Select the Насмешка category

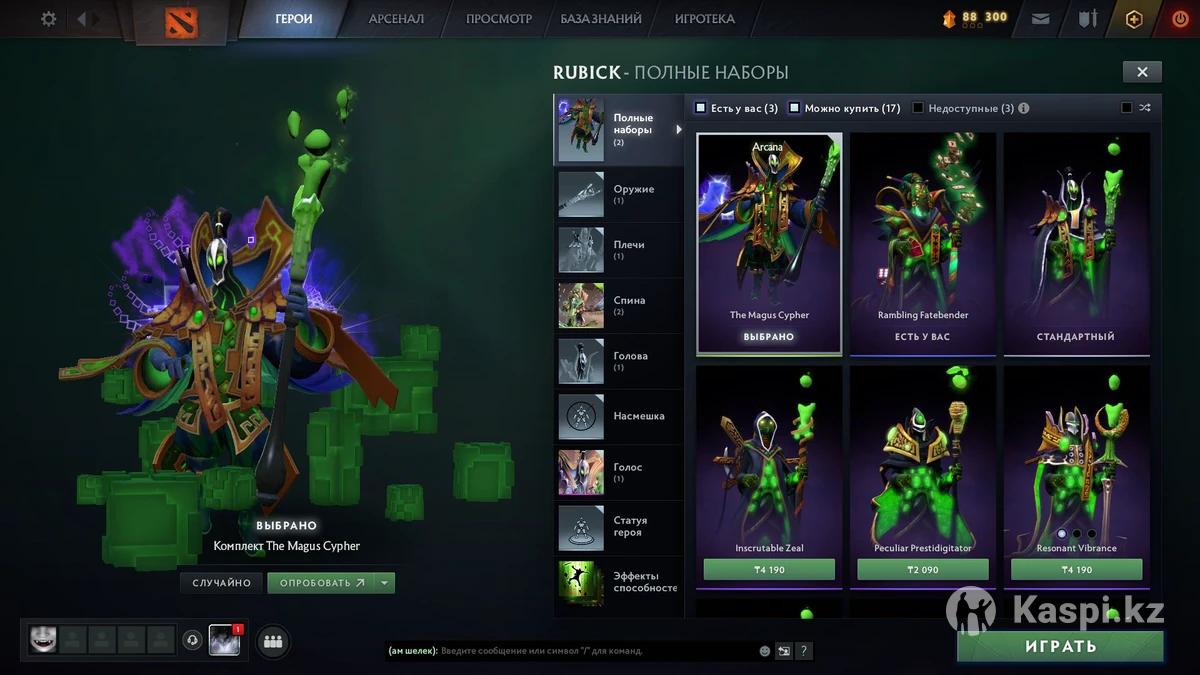[618, 416]
